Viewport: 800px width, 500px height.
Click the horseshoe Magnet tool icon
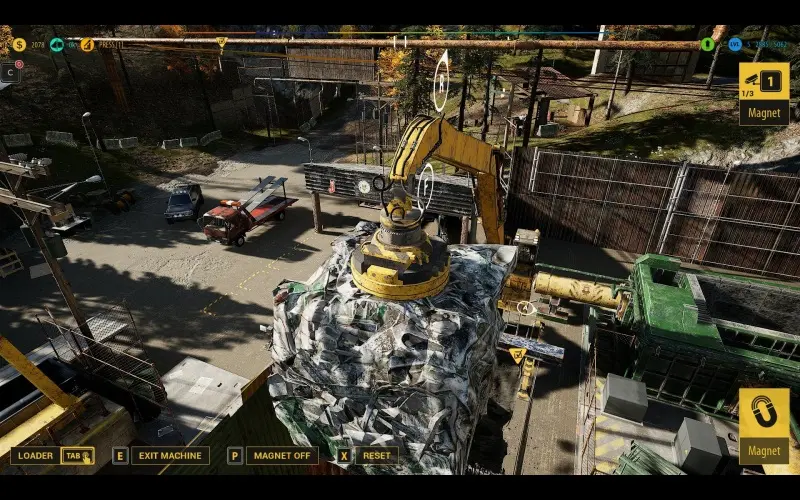click(764, 413)
